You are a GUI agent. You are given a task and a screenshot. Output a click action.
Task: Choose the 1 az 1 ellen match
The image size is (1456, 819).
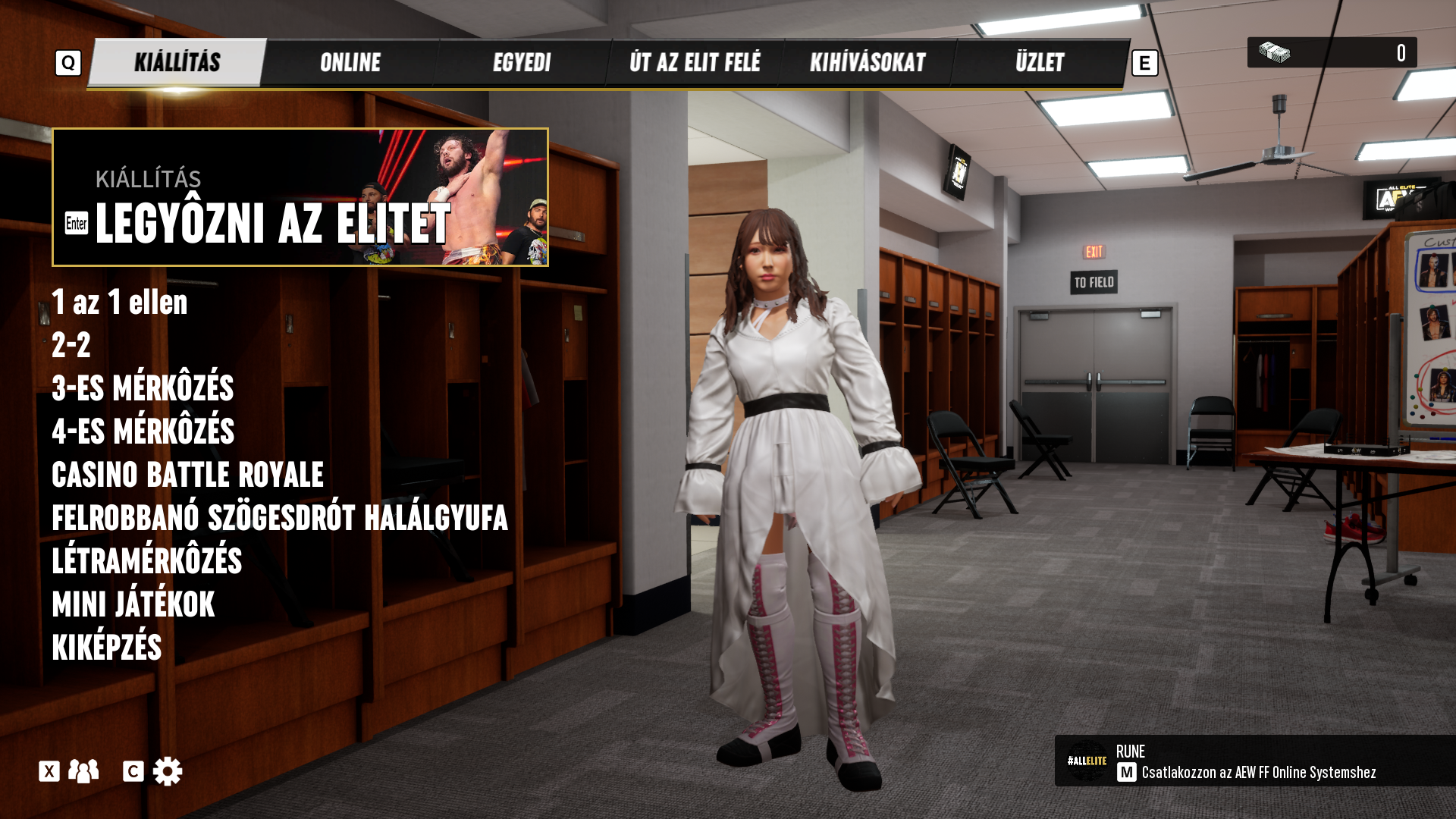click(120, 303)
